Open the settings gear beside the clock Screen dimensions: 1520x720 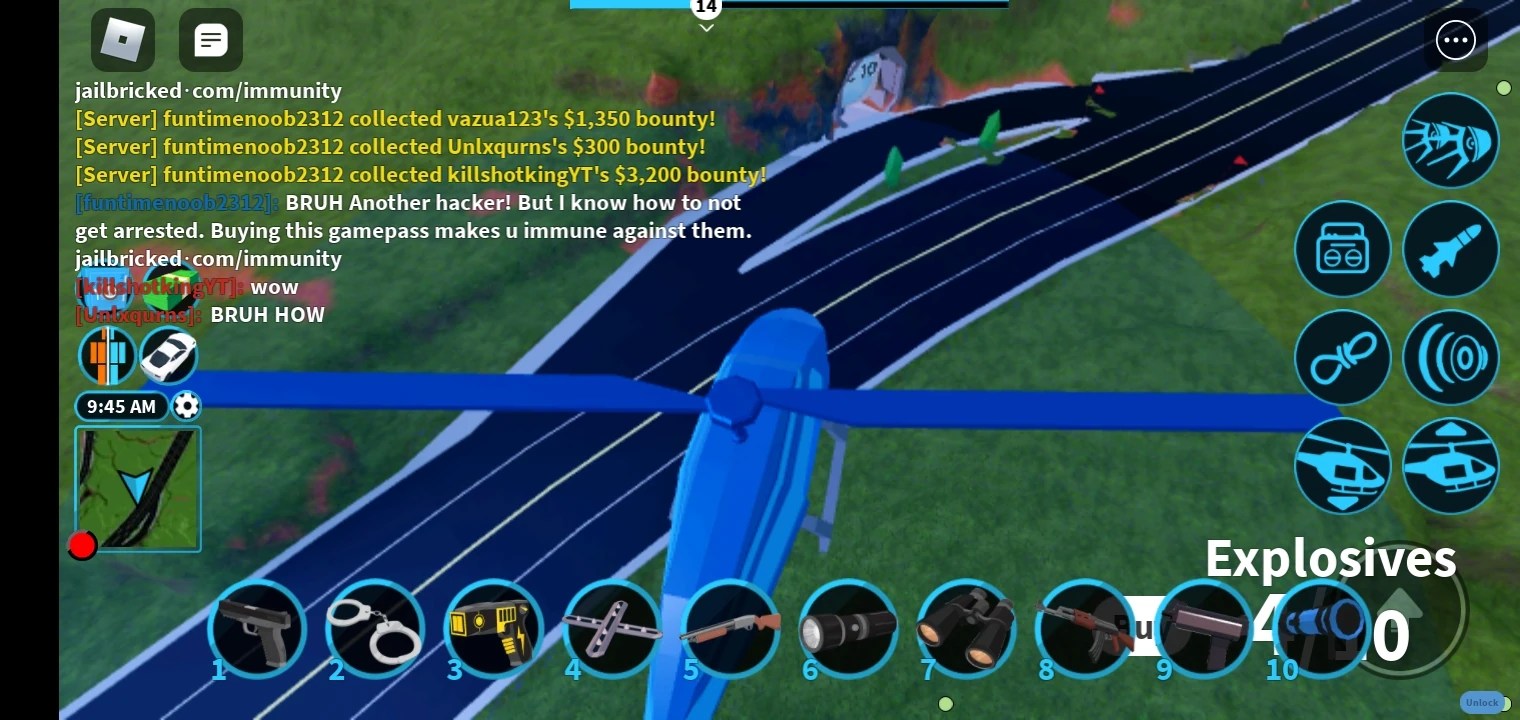point(186,406)
